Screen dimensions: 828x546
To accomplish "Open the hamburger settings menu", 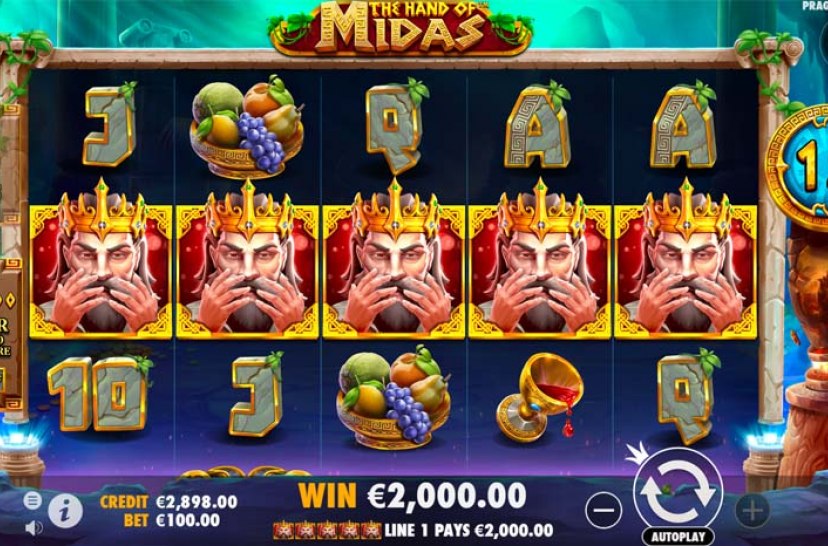I will coord(33,499).
